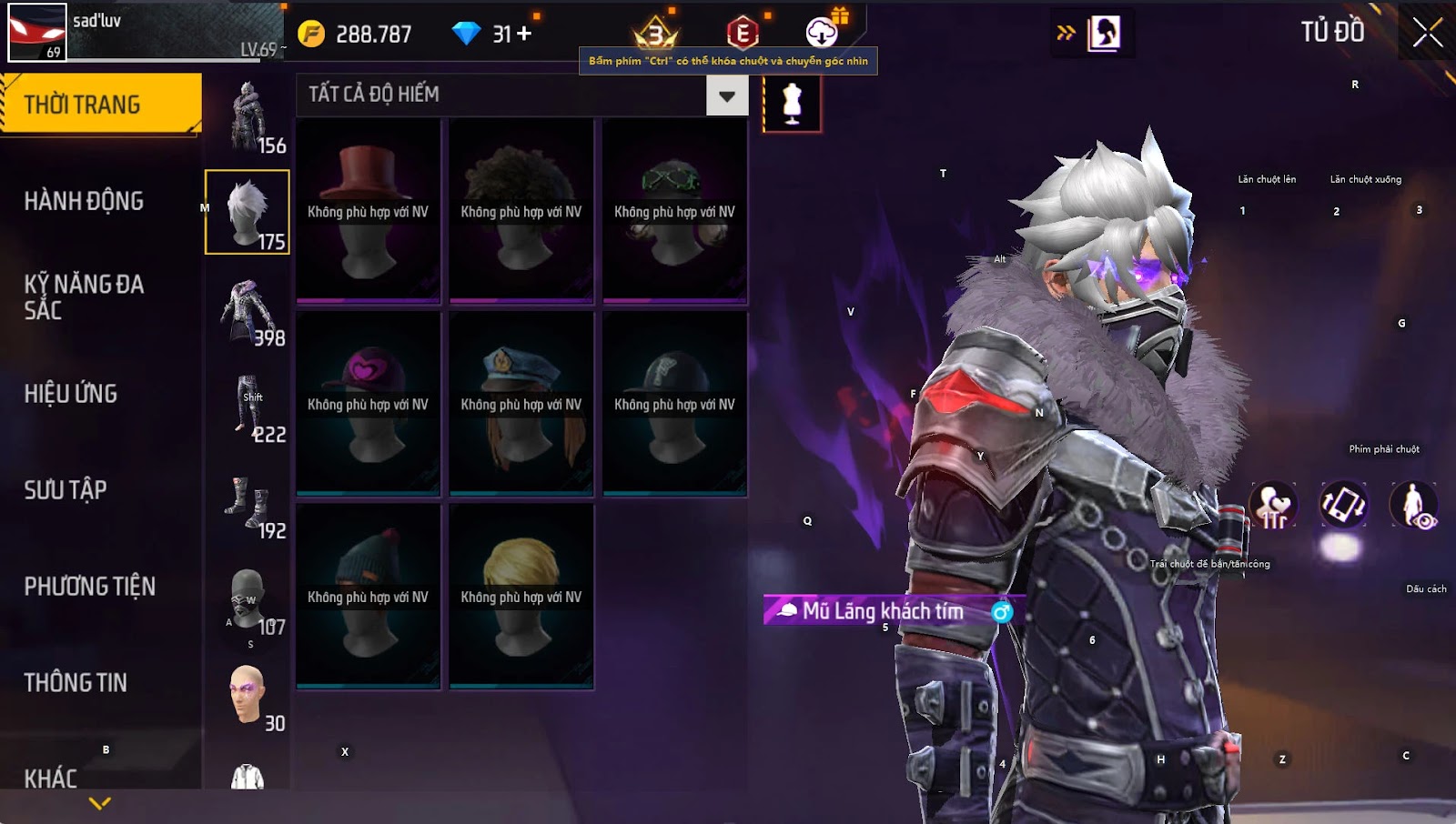The height and width of the screenshot is (824, 1456).
Task: Select the red top hat item
Action: click(368, 211)
